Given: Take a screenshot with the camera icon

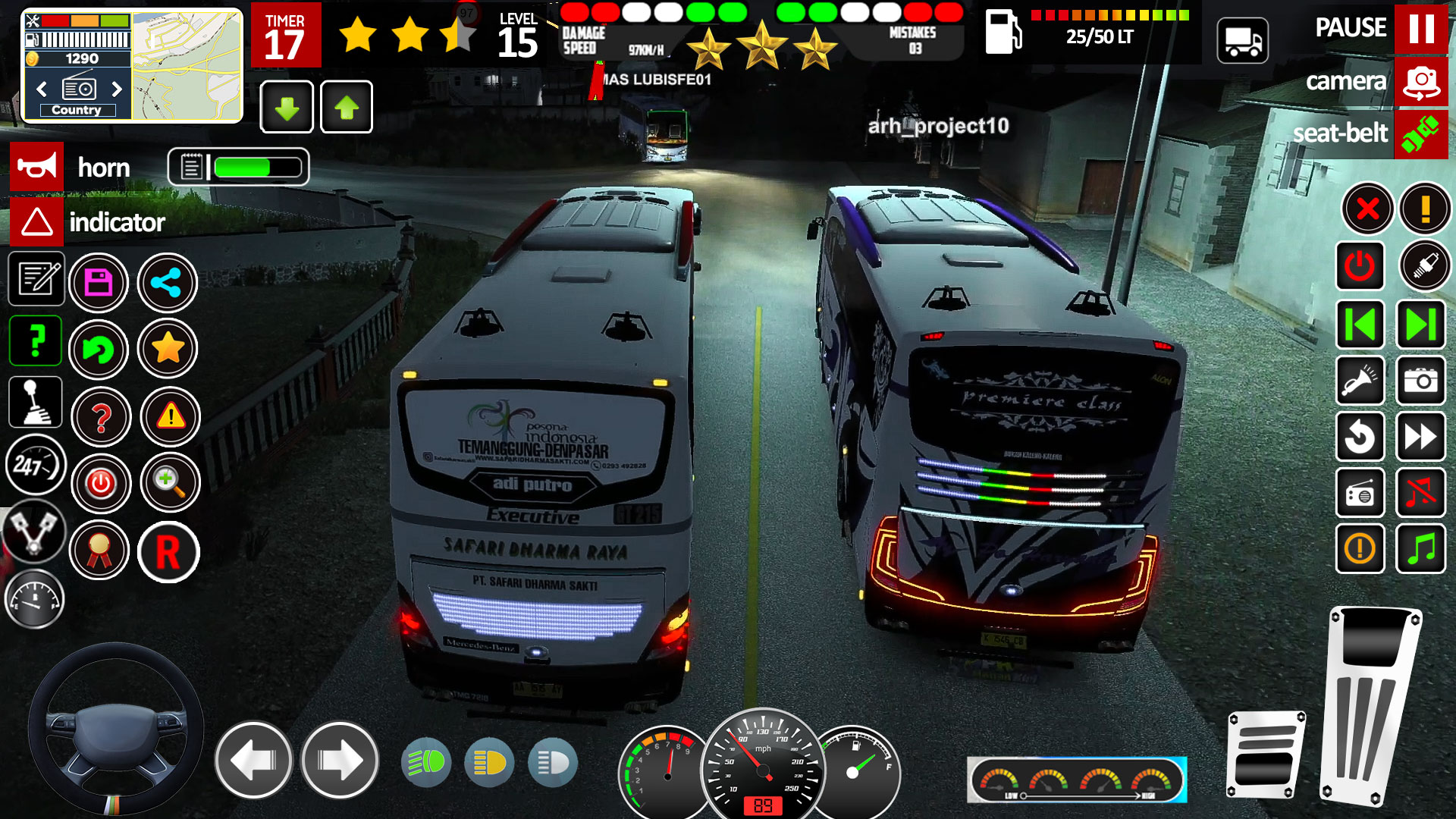Looking at the screenshot, I should 1420,381.
